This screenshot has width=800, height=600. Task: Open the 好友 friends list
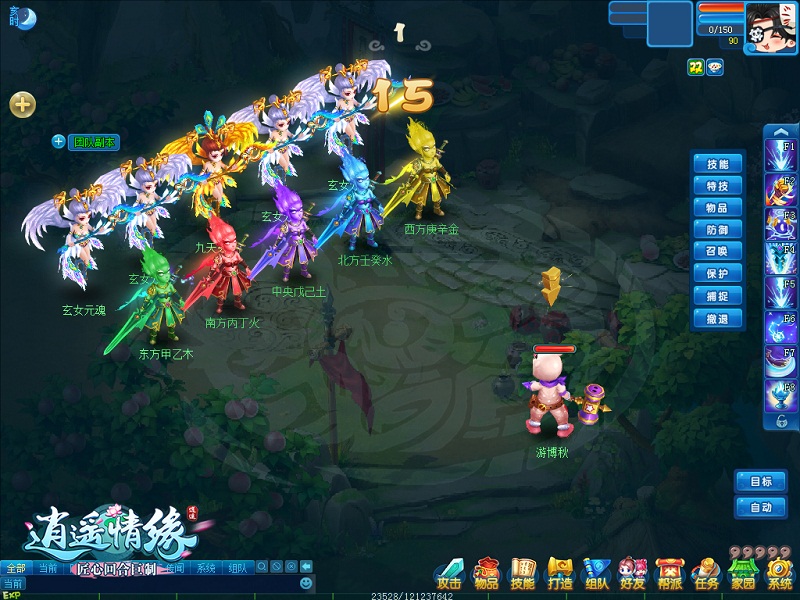(633, 574)
